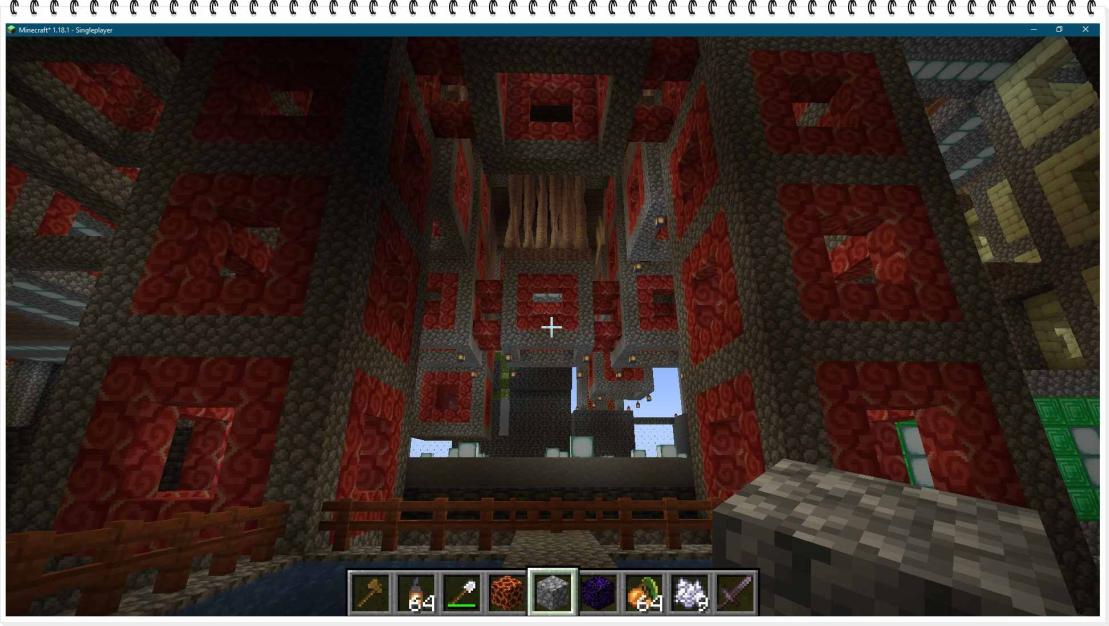The height and width of the screenshot is (626, 1109).
Task: Close the Minecraft window
Action: pyautogui.click(x=1086, y=30)
